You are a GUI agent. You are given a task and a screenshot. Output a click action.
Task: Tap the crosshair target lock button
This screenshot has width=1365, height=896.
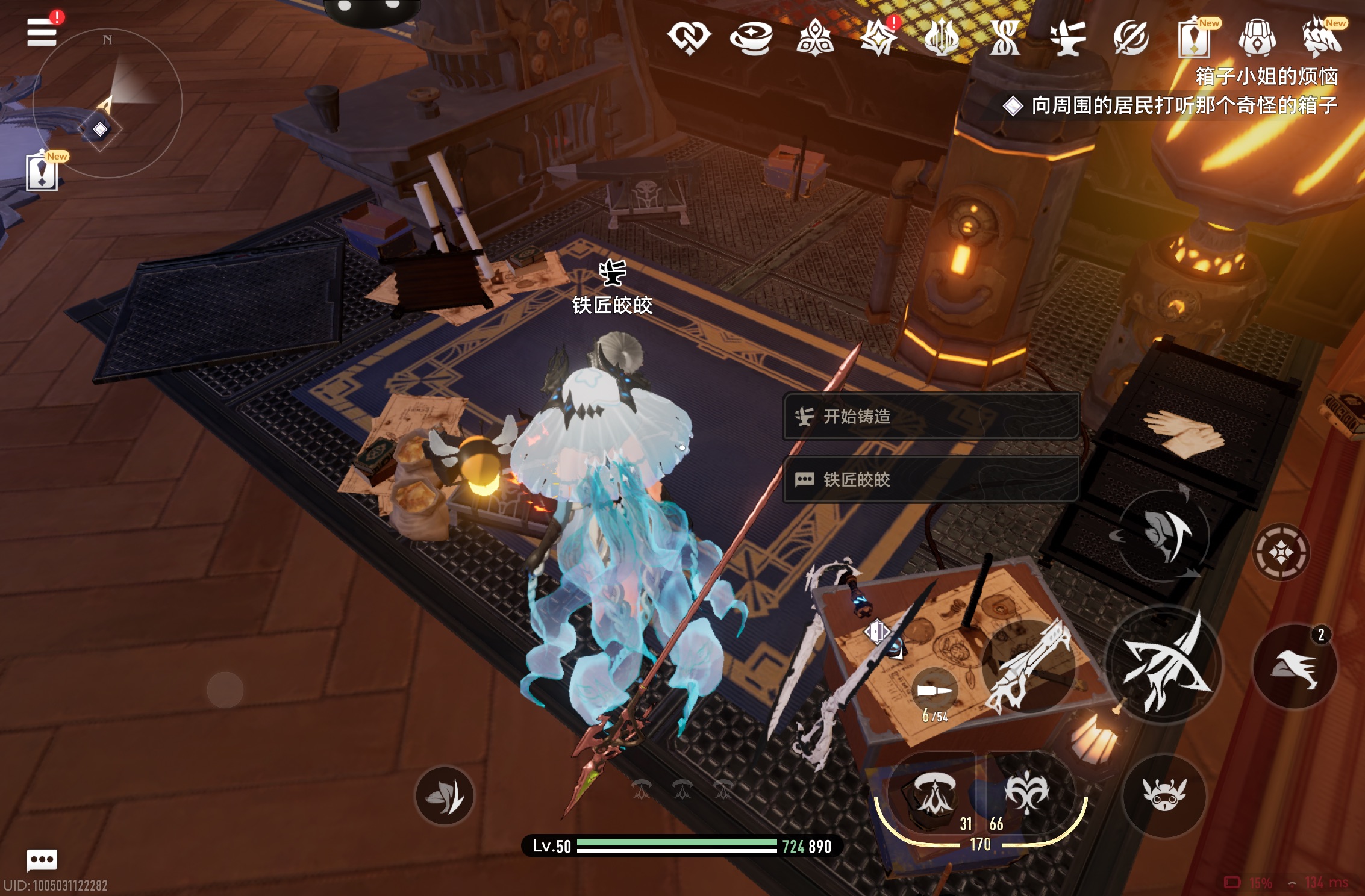click(x=1281, y=552)
